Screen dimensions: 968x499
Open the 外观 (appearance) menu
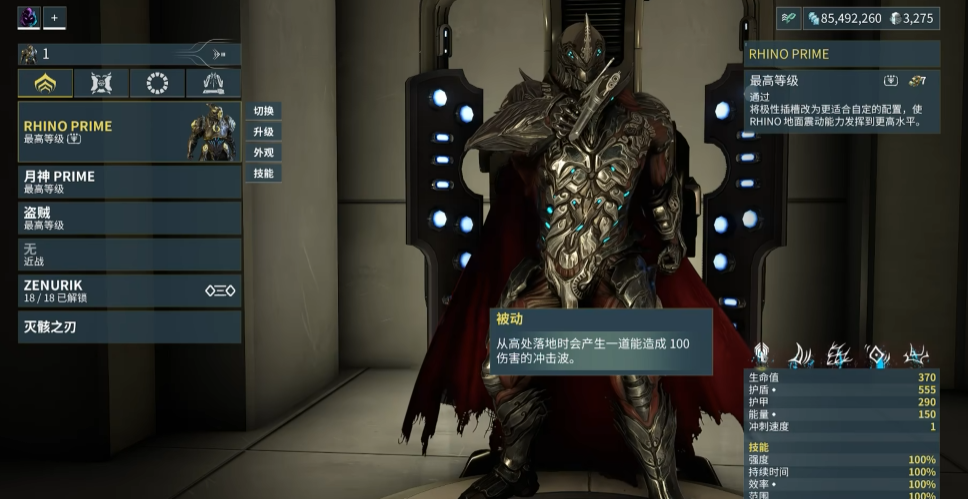point(263,153)
